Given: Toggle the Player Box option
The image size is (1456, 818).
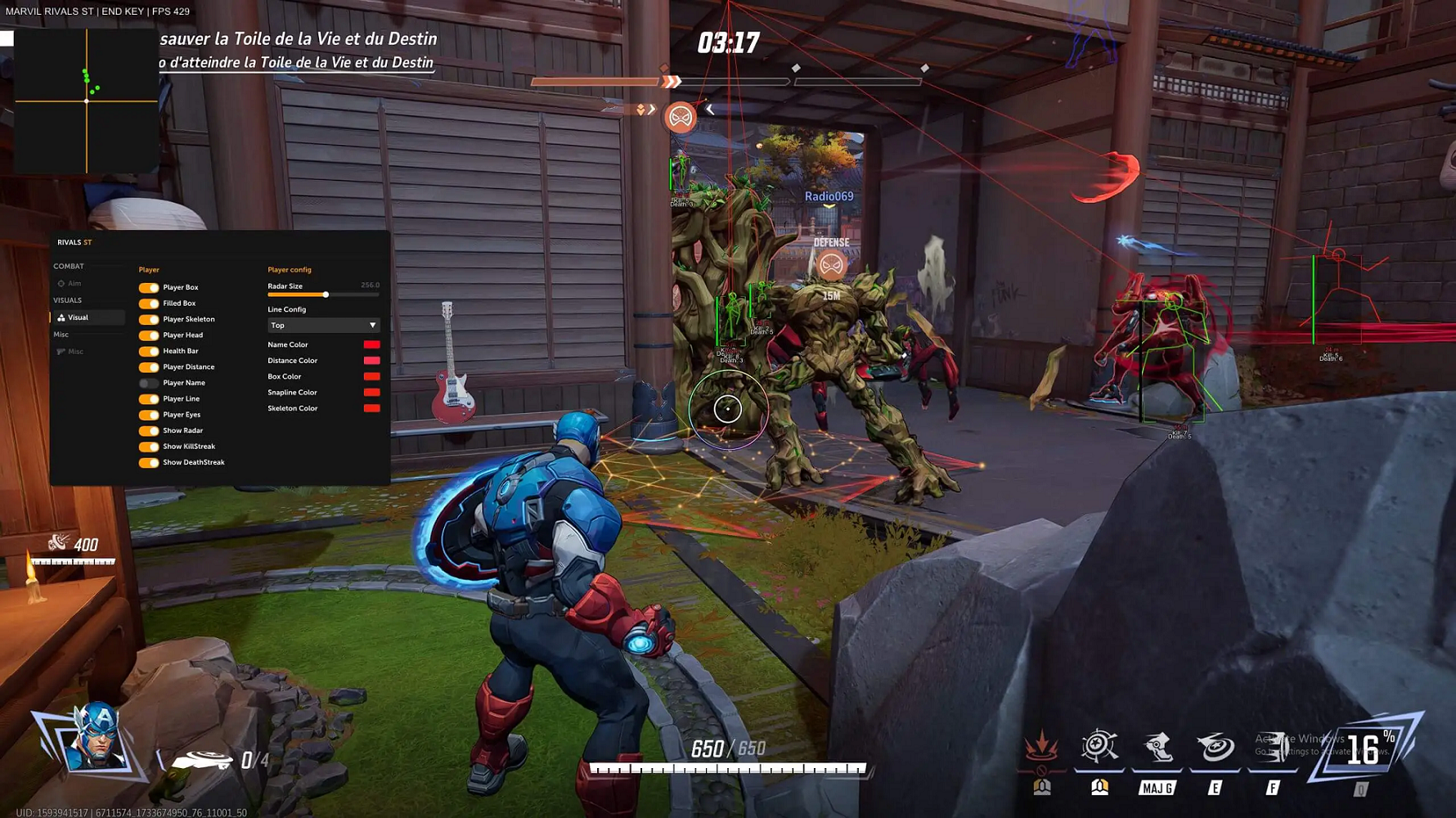Looking at the screenshot, I should [149, 288].
